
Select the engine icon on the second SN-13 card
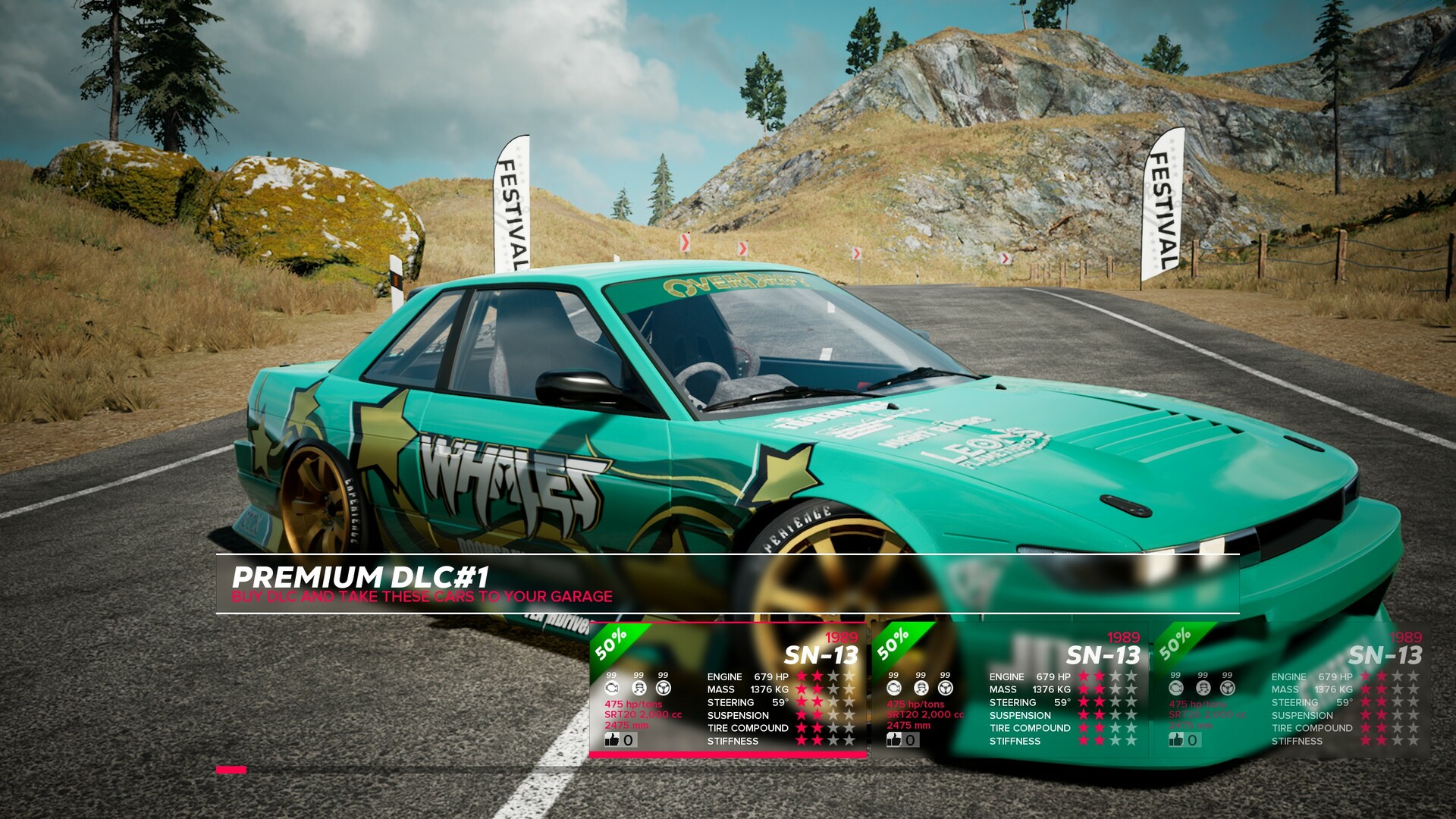coord(894,687)
